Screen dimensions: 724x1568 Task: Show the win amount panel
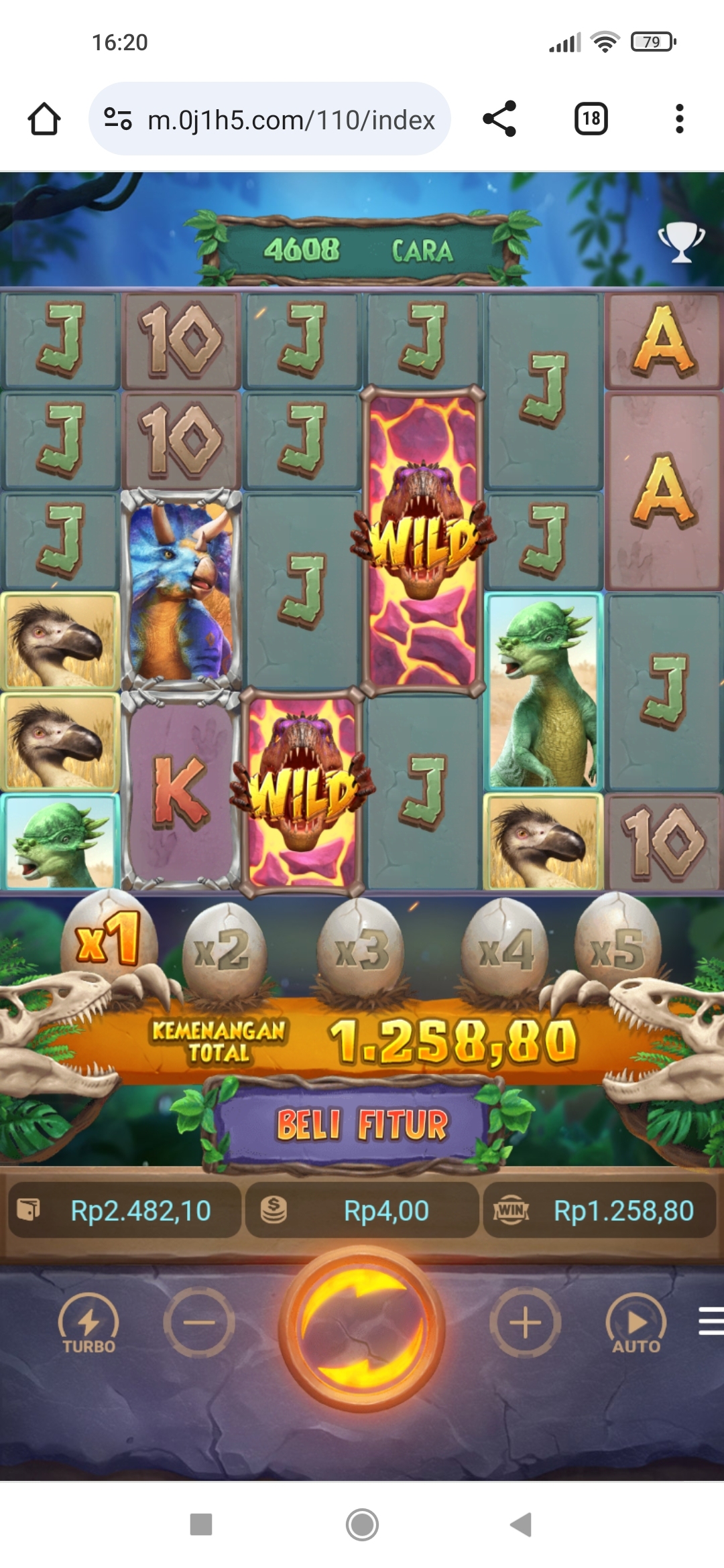599,1210
